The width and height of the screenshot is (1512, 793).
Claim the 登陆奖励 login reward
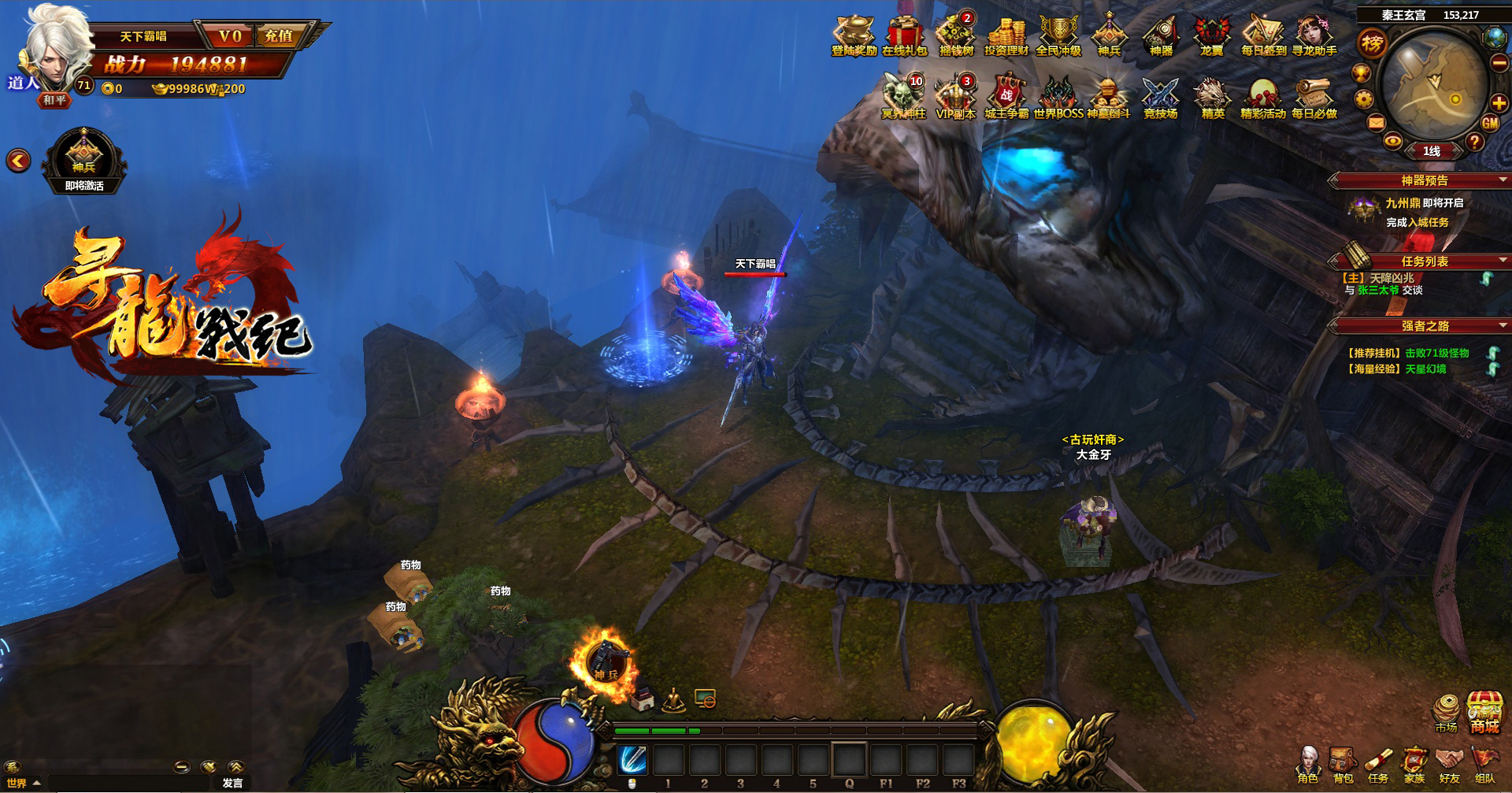tap(854, 35)
